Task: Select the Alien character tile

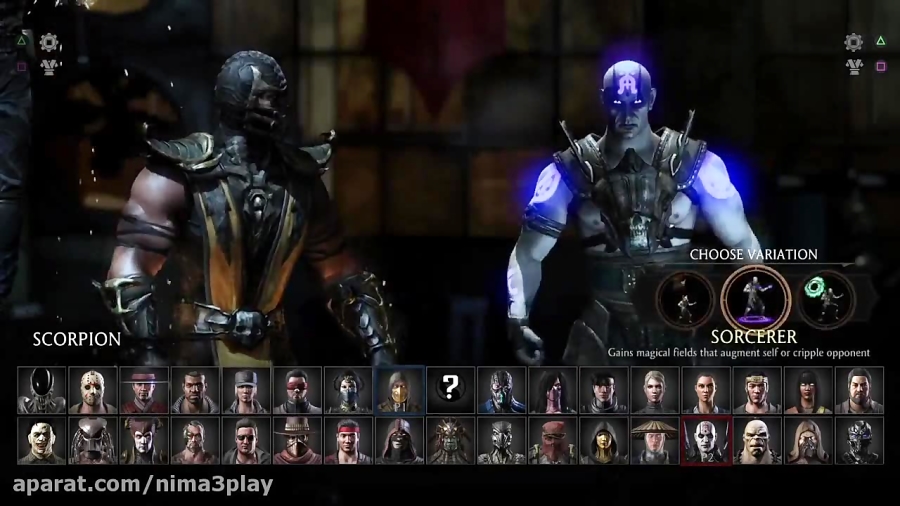Action: tap(42, 389)
